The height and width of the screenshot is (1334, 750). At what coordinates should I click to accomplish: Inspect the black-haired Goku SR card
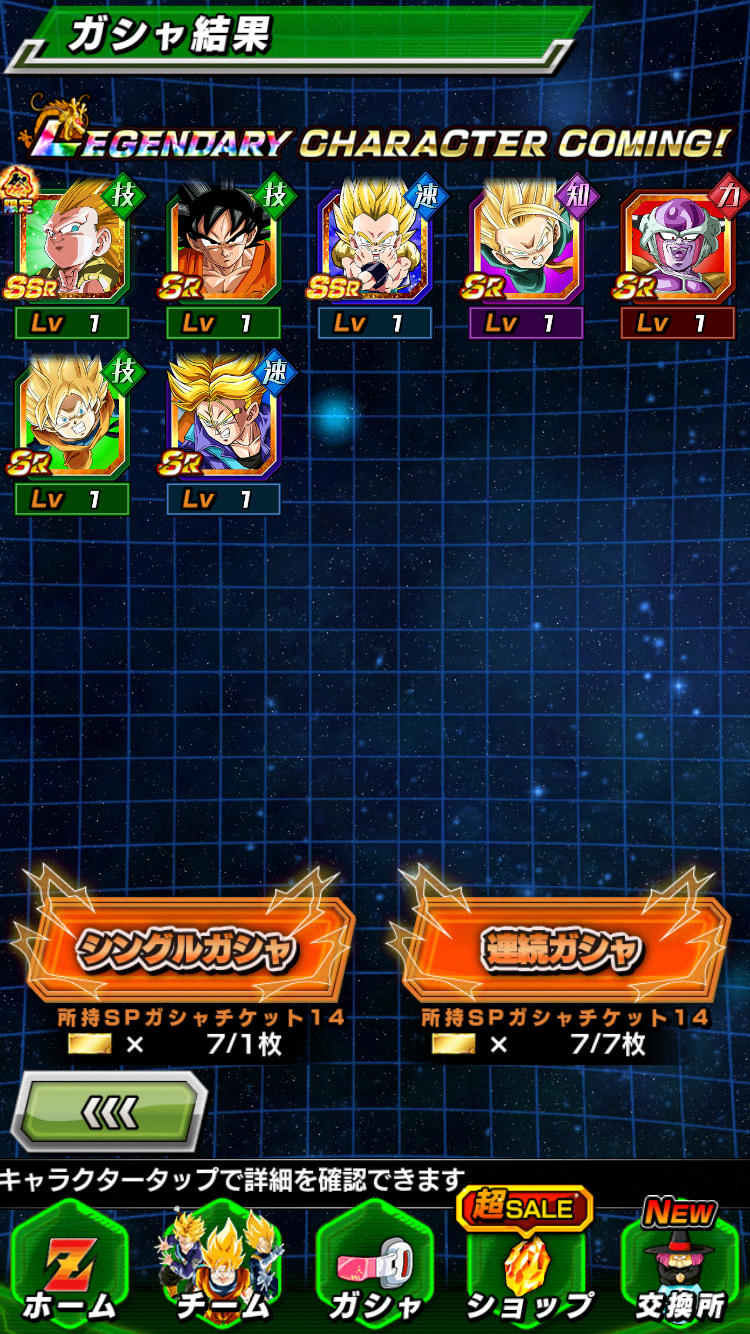coord(223,246)
